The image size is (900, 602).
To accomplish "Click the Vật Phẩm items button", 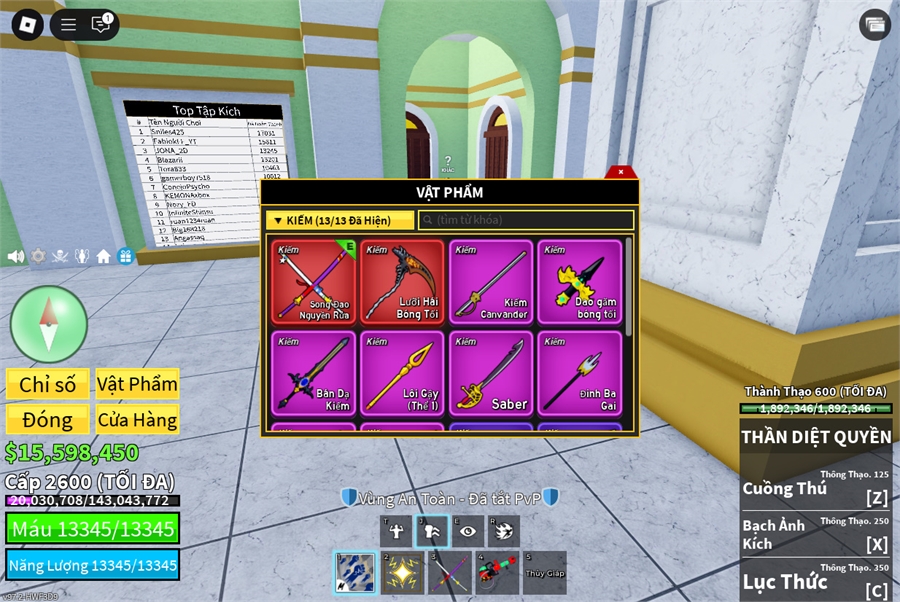I will point(137,384).
